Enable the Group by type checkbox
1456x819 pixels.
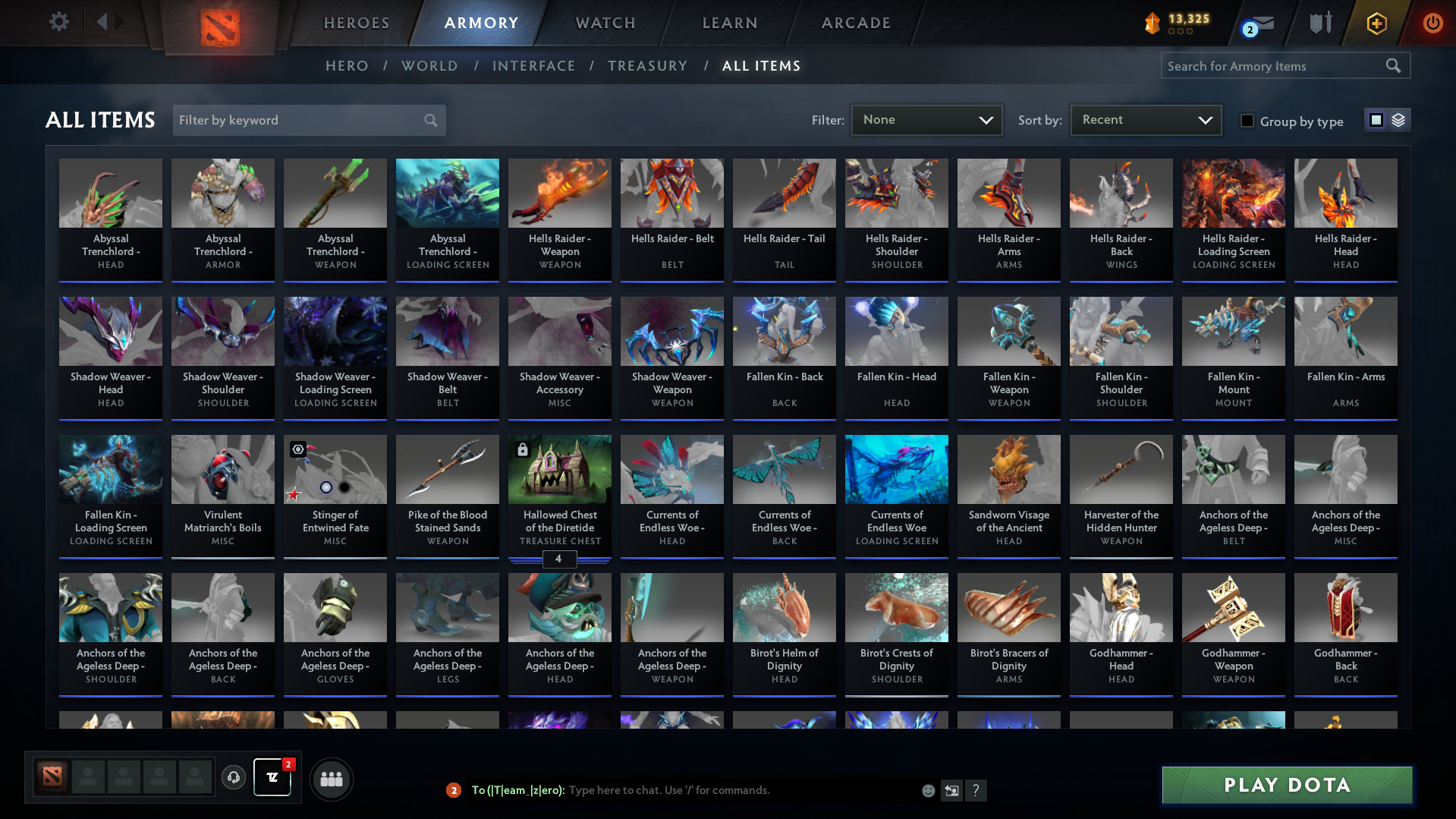pos(1247,121)
